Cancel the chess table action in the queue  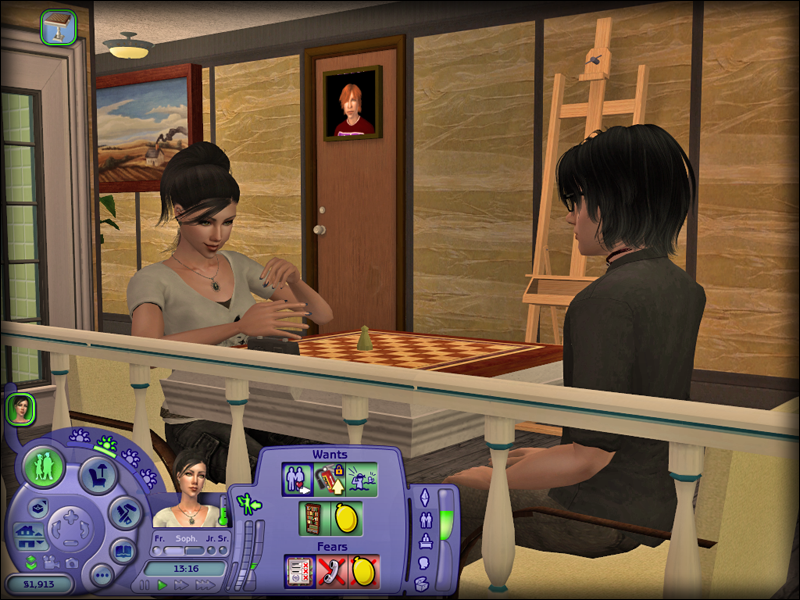(58, 26)
